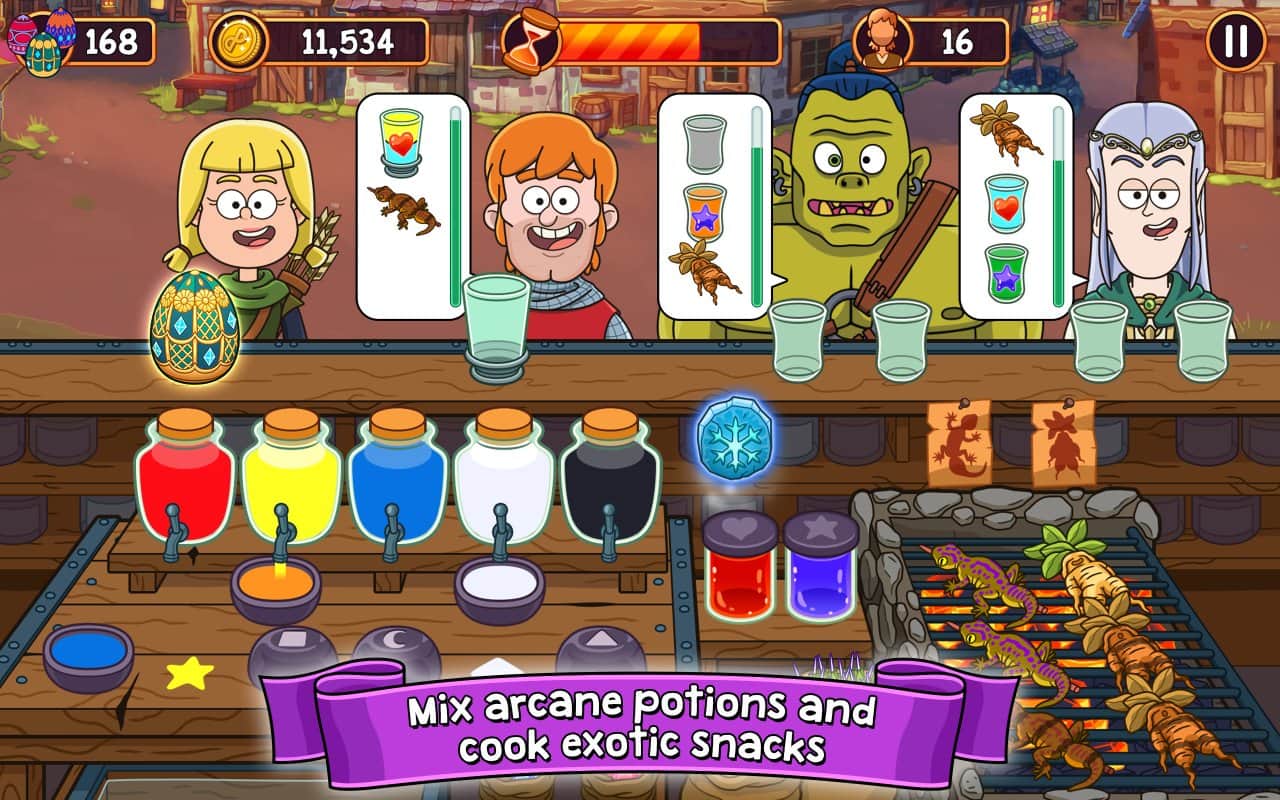Pick up the red heart potion jar

point(739,565)
